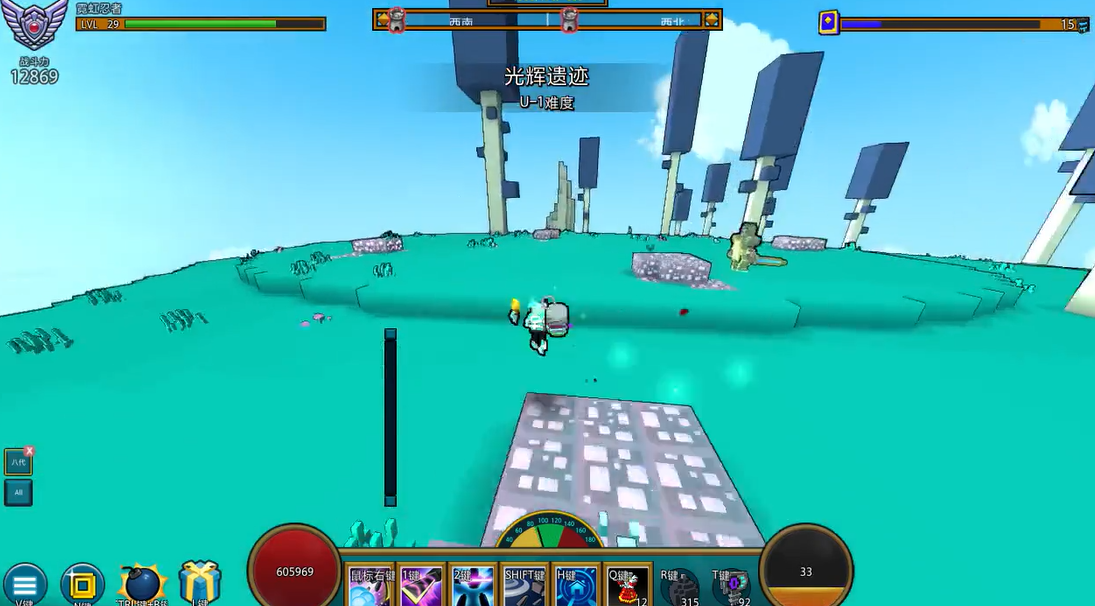Click the compass bar's right arrow end
Viewport: 1095px width, 606px height.
tap(711, 19)
